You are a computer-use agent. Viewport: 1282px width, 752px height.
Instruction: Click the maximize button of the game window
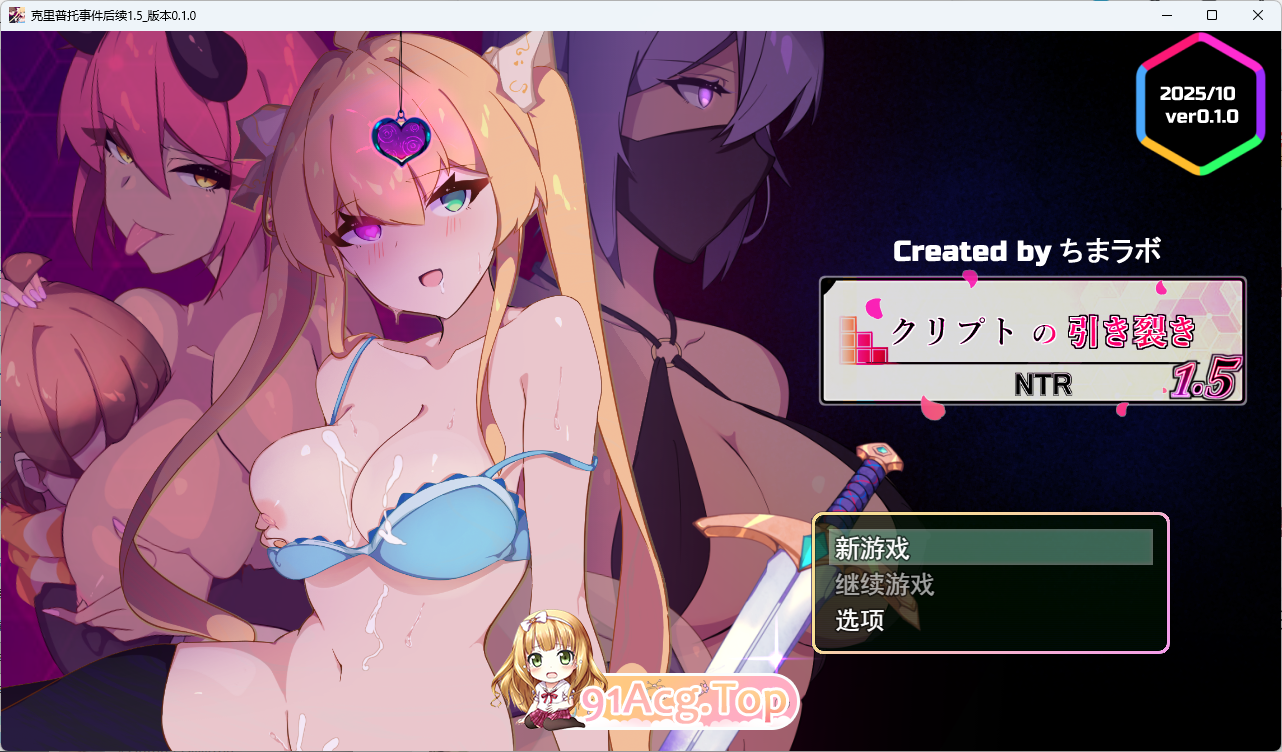pyautogui.click(x=1212, y=15)
